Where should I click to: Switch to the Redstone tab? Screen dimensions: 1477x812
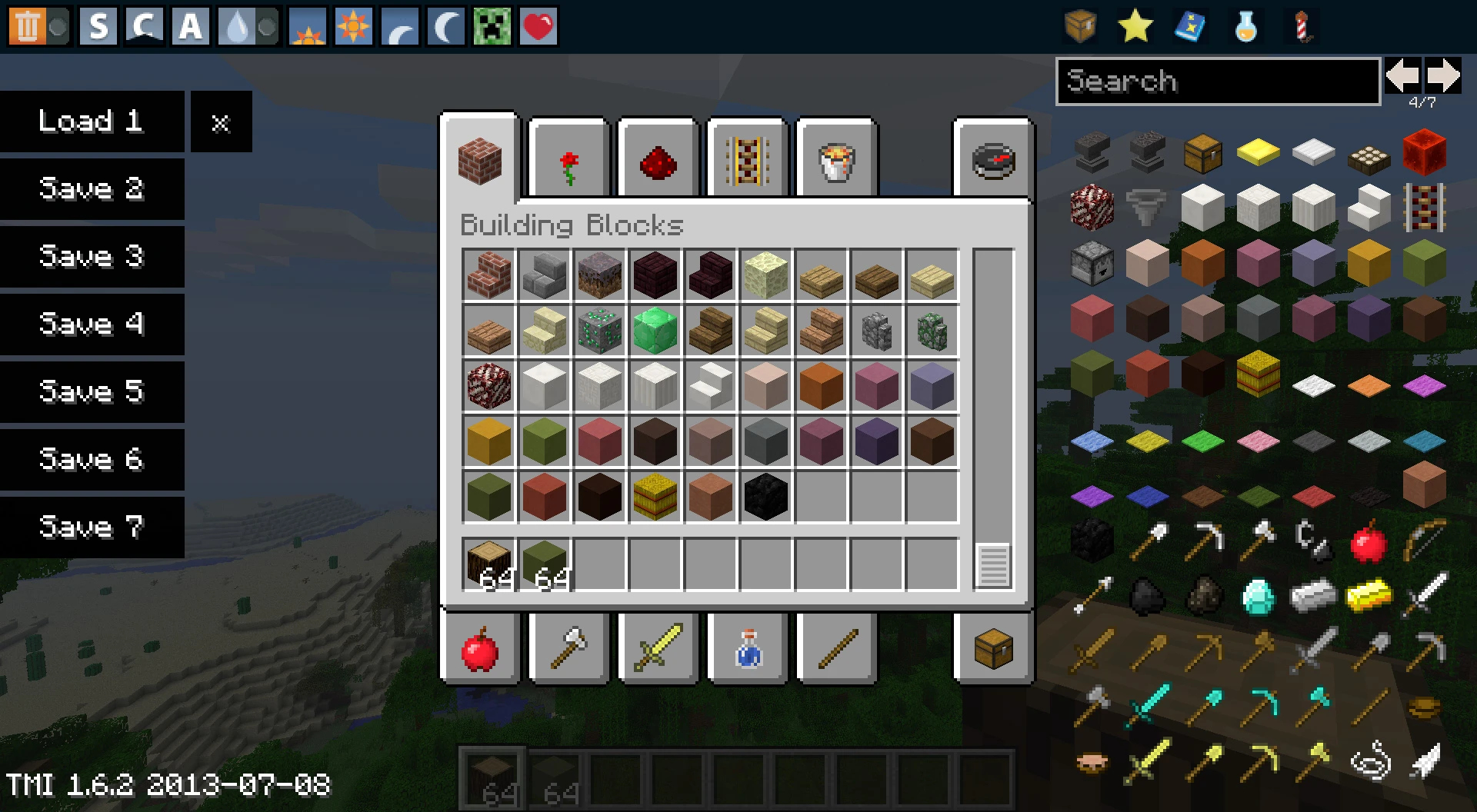[x=656, y=159]
